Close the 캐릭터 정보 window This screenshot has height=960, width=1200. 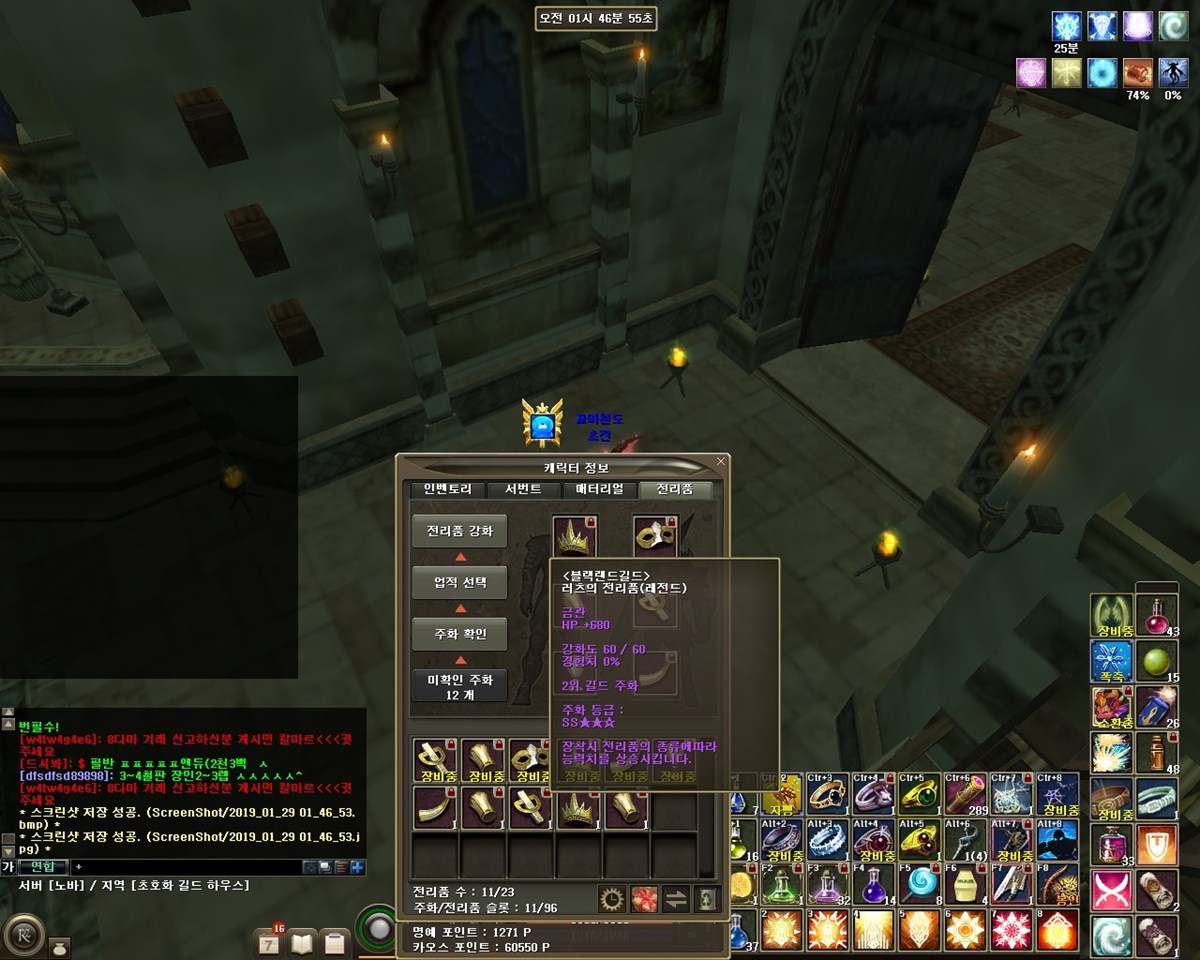pos(721,462)
